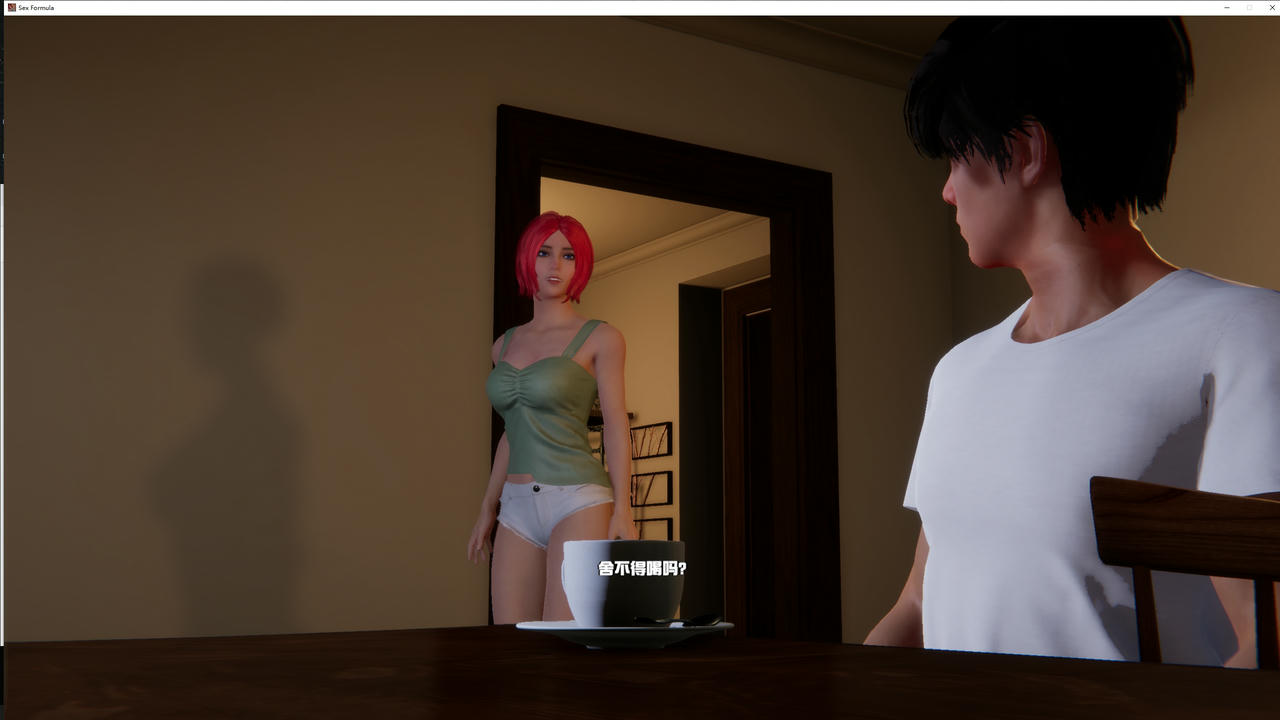
Task: Maximize the Sex Formula window
Action: click(1249, 7)
